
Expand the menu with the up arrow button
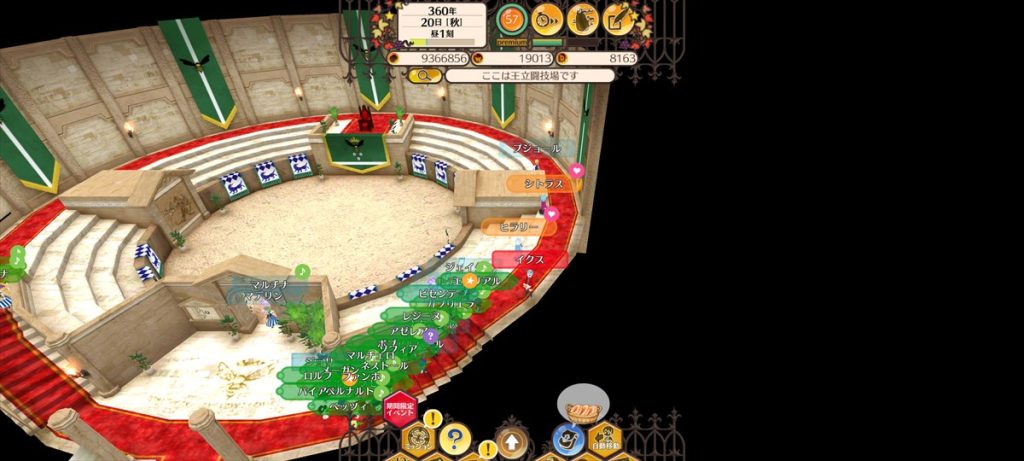(x=511, y=440)
